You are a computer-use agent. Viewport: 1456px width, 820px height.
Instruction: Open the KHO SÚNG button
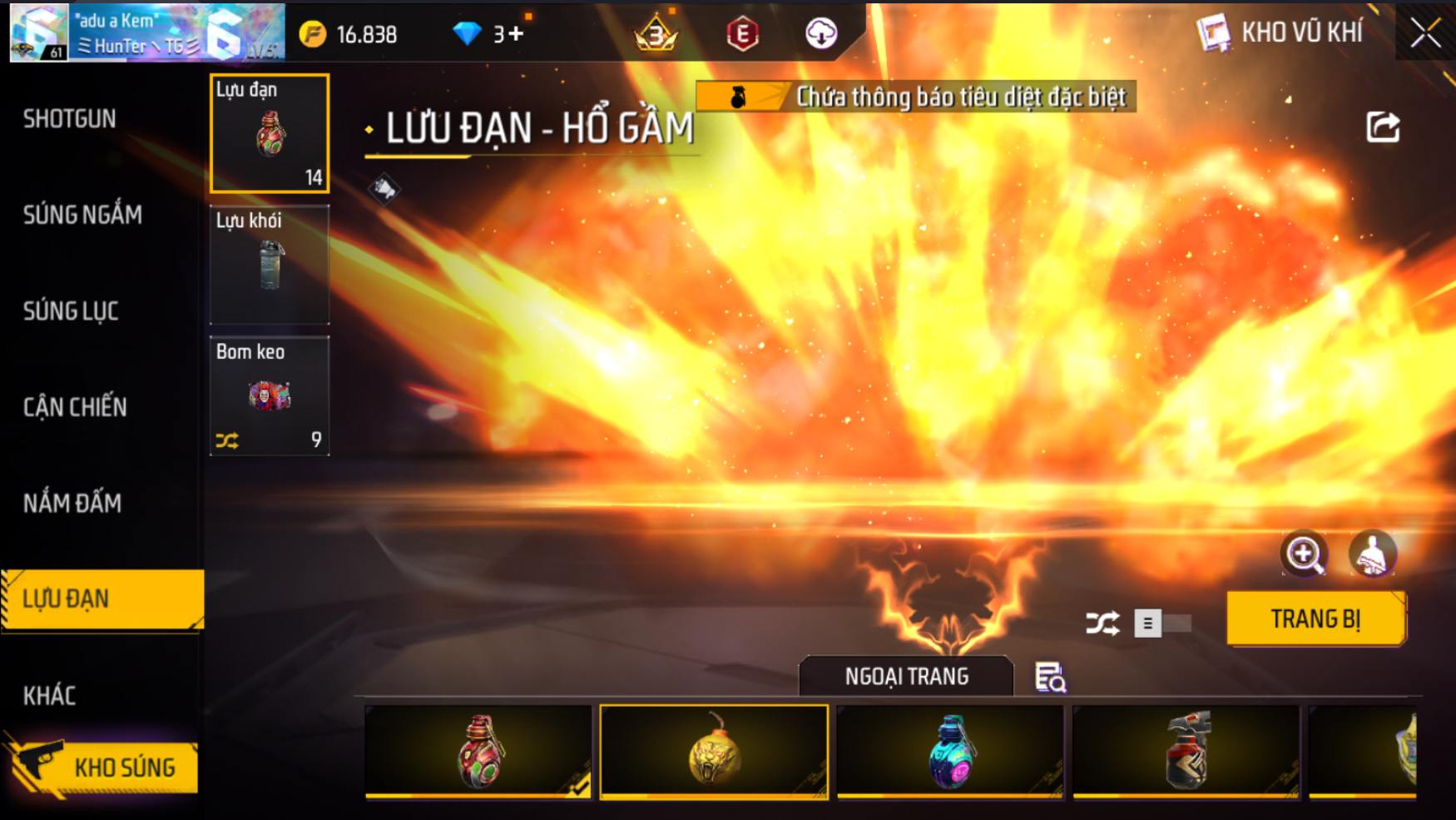point(104,767)
